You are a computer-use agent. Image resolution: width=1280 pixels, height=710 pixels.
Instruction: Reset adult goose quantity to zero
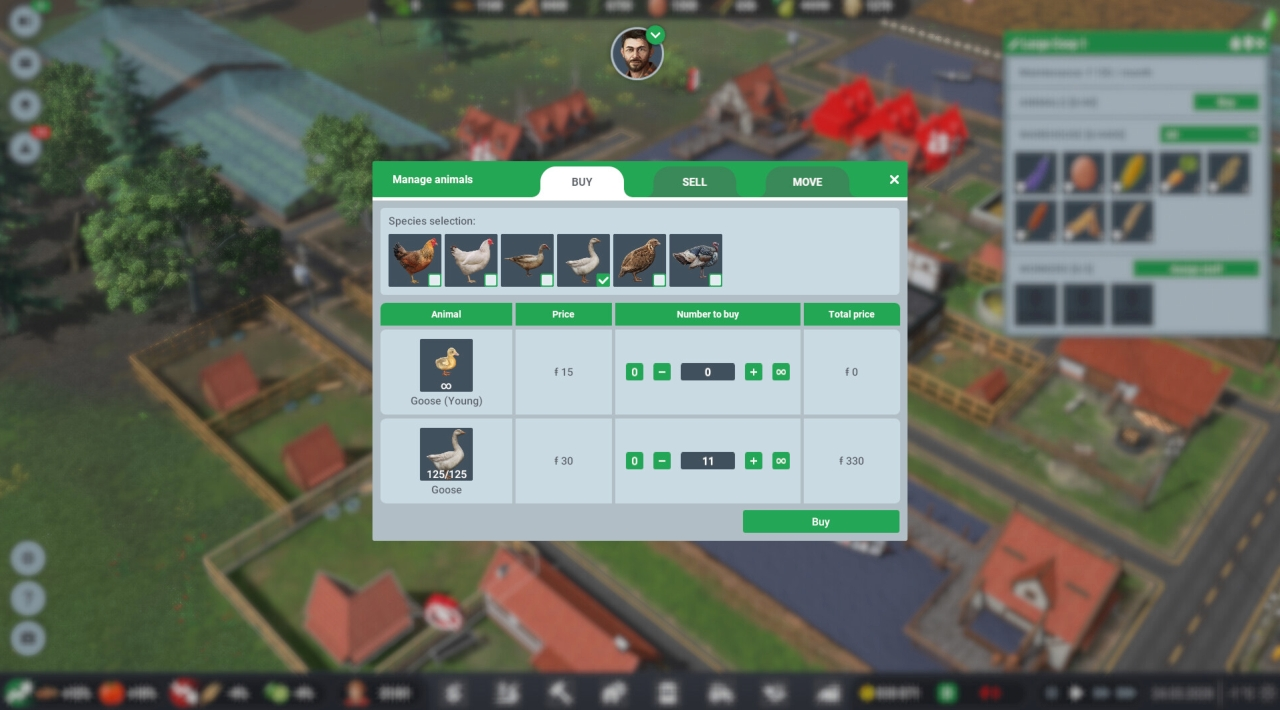pyautogui.click(x=634, y=461)
